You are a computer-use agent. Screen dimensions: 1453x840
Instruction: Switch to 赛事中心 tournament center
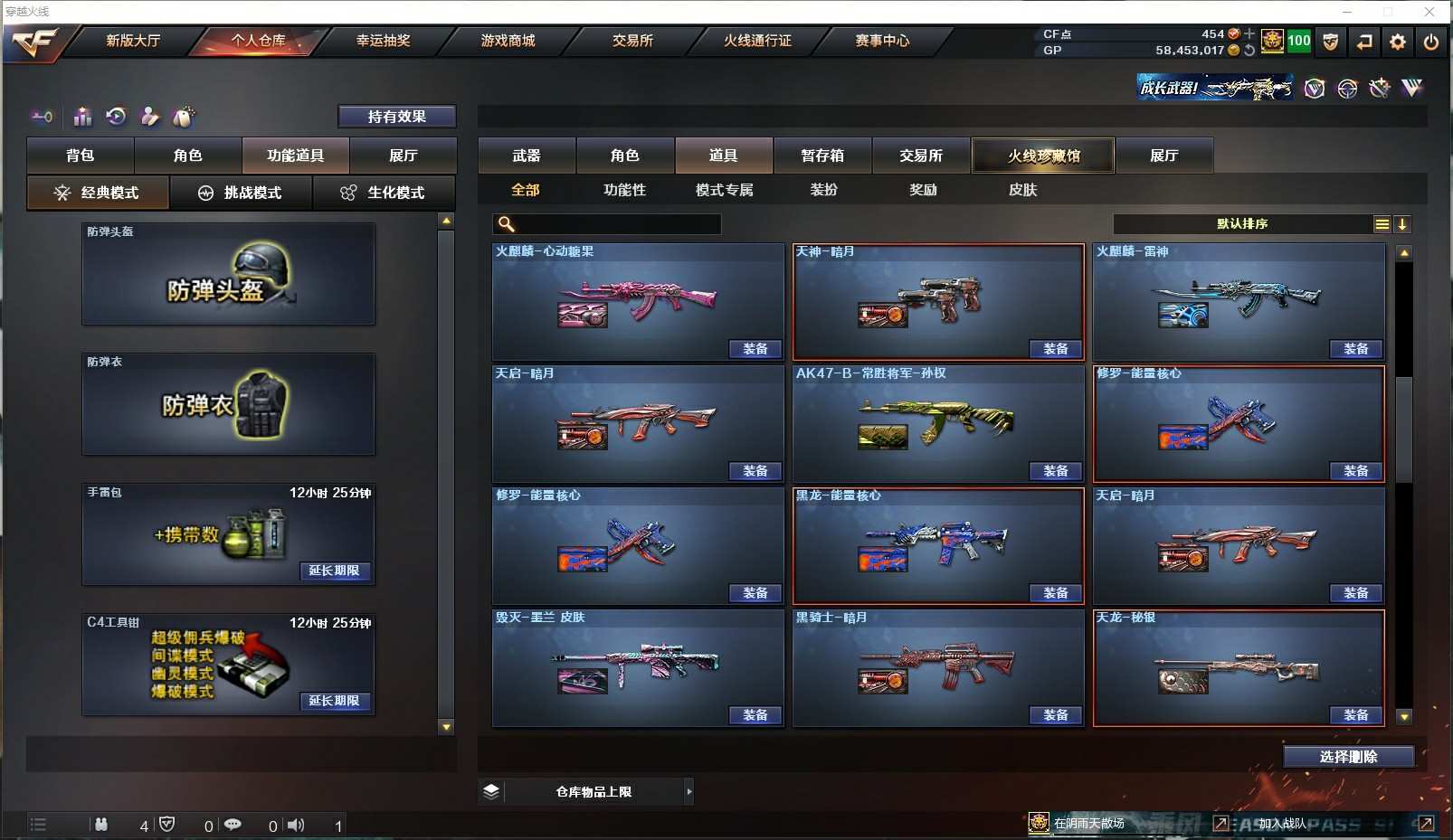click(882, 41)
